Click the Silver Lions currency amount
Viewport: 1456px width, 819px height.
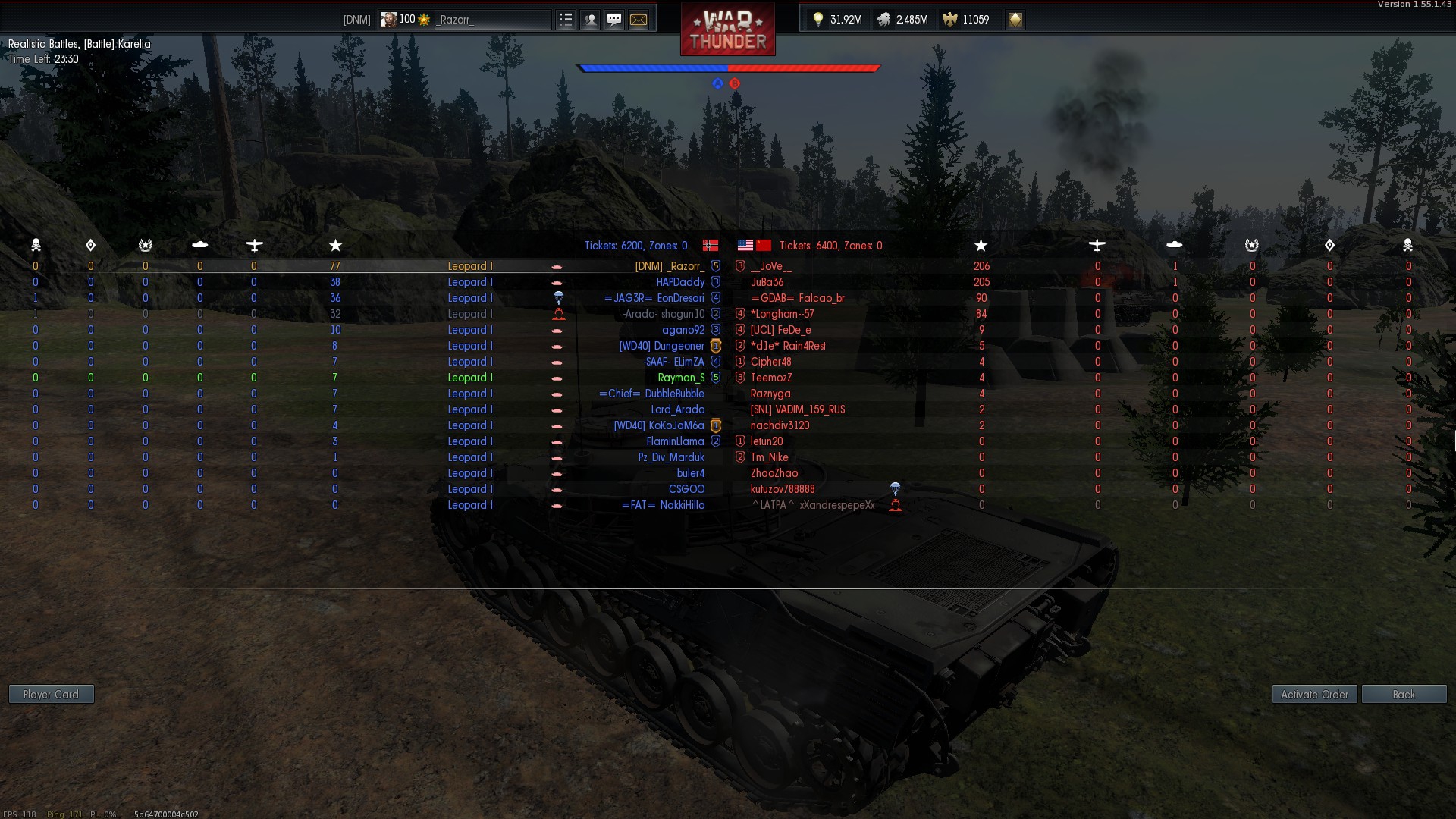(912, 20)
